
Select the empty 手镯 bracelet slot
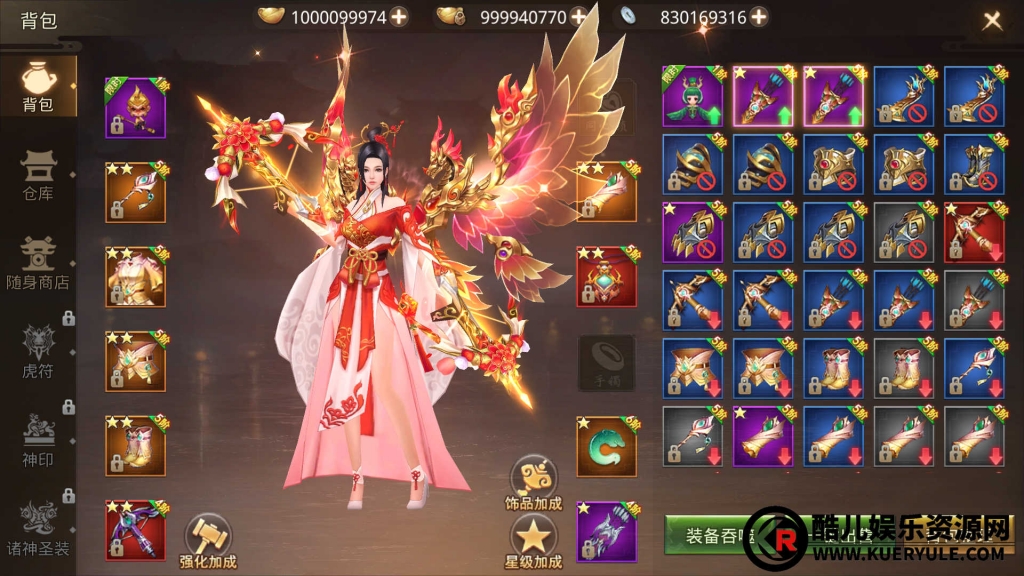[606, 362]
